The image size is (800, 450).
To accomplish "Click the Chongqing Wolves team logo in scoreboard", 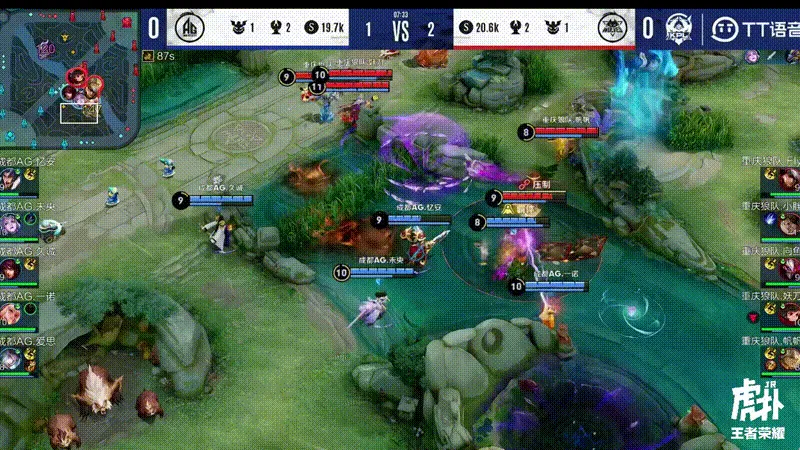I will (x=613, y=28).
